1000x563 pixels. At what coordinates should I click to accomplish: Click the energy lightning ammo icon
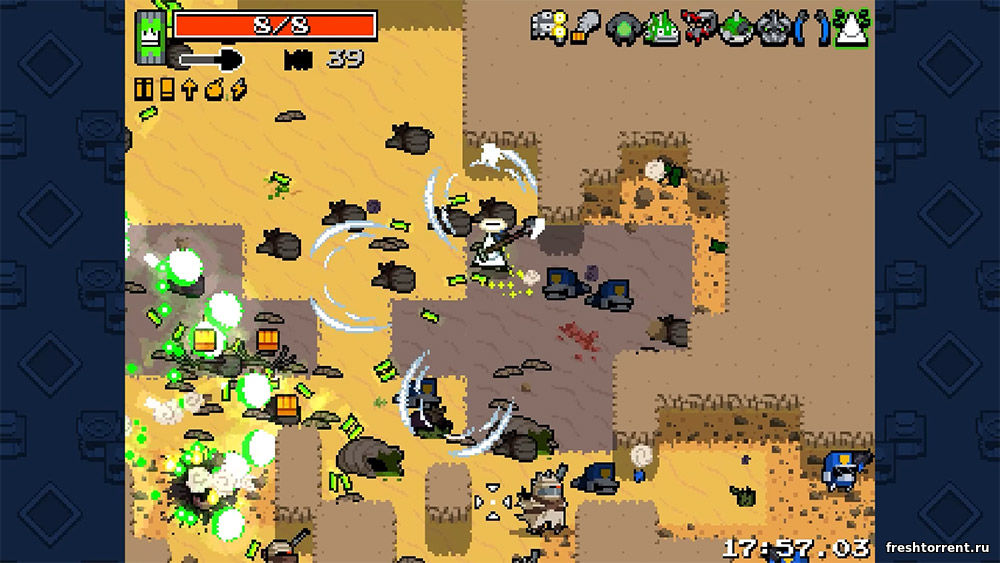click(x=238, y=89)
